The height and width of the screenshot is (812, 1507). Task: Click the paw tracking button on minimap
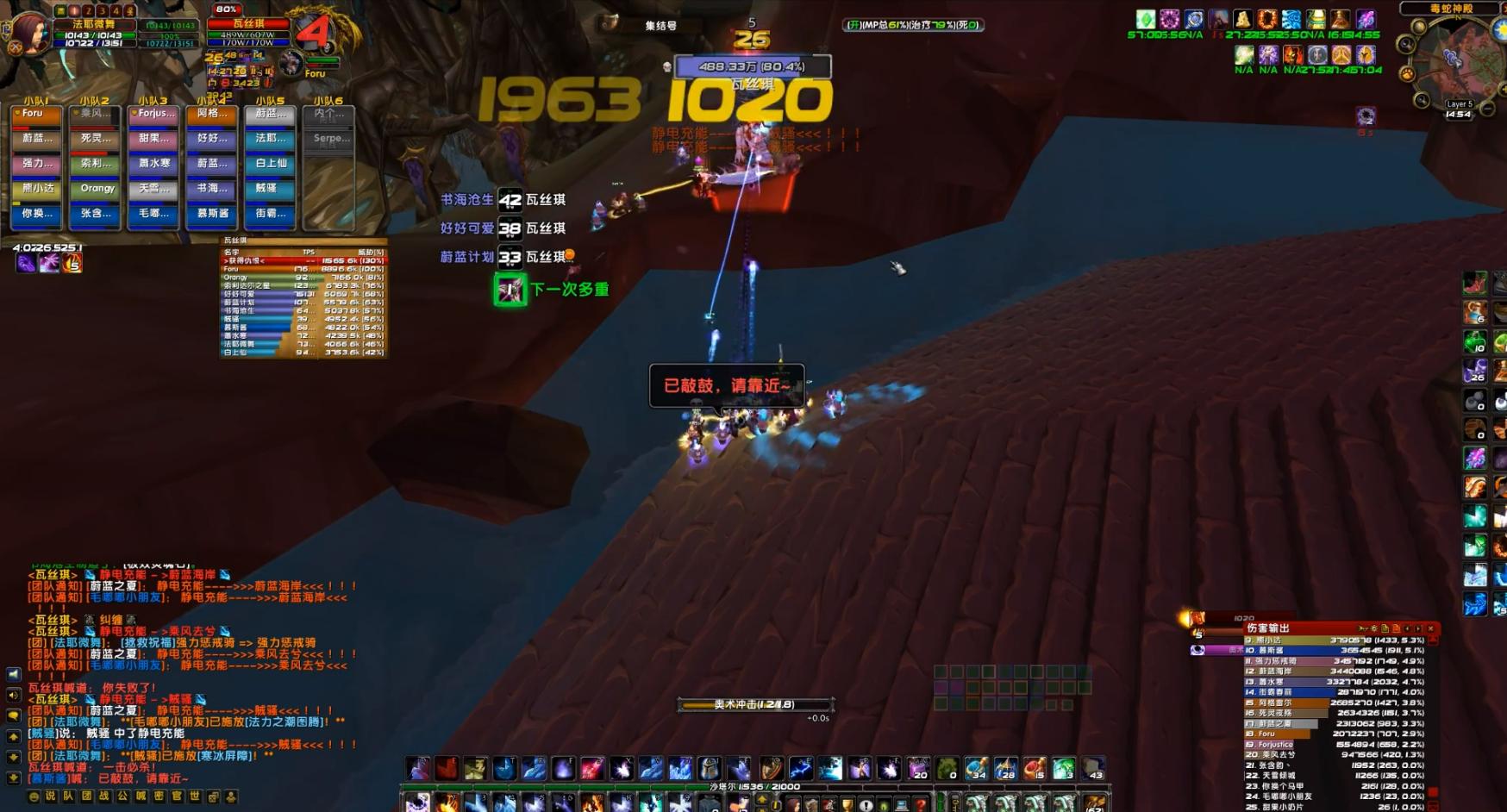pyautogui.click(x=1408, y=74)
